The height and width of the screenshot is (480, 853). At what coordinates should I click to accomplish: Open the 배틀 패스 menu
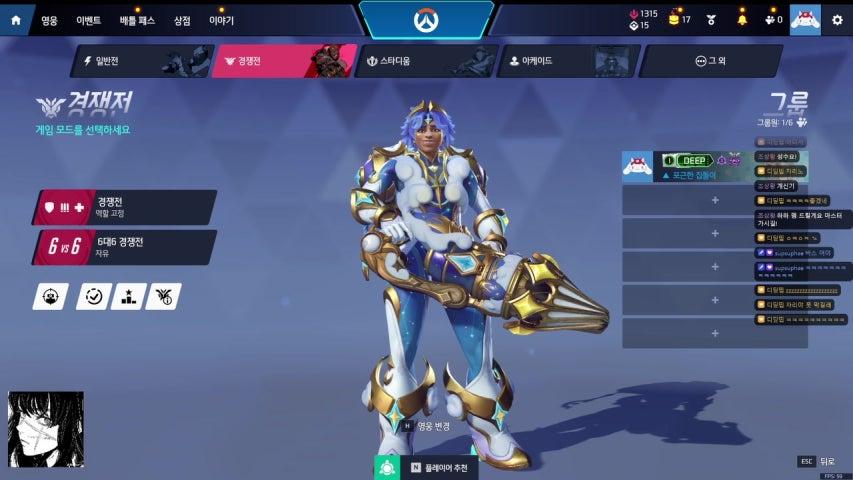(137, 20)
